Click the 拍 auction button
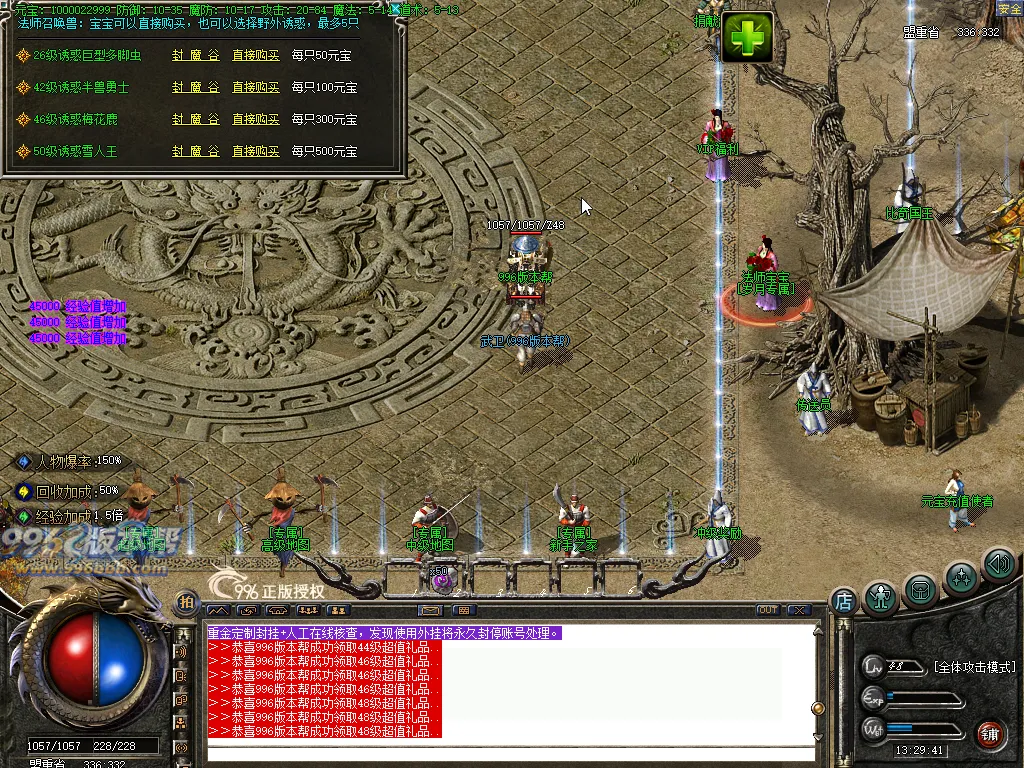Screen dimensions: 1024x768 (x=186, y=602)
